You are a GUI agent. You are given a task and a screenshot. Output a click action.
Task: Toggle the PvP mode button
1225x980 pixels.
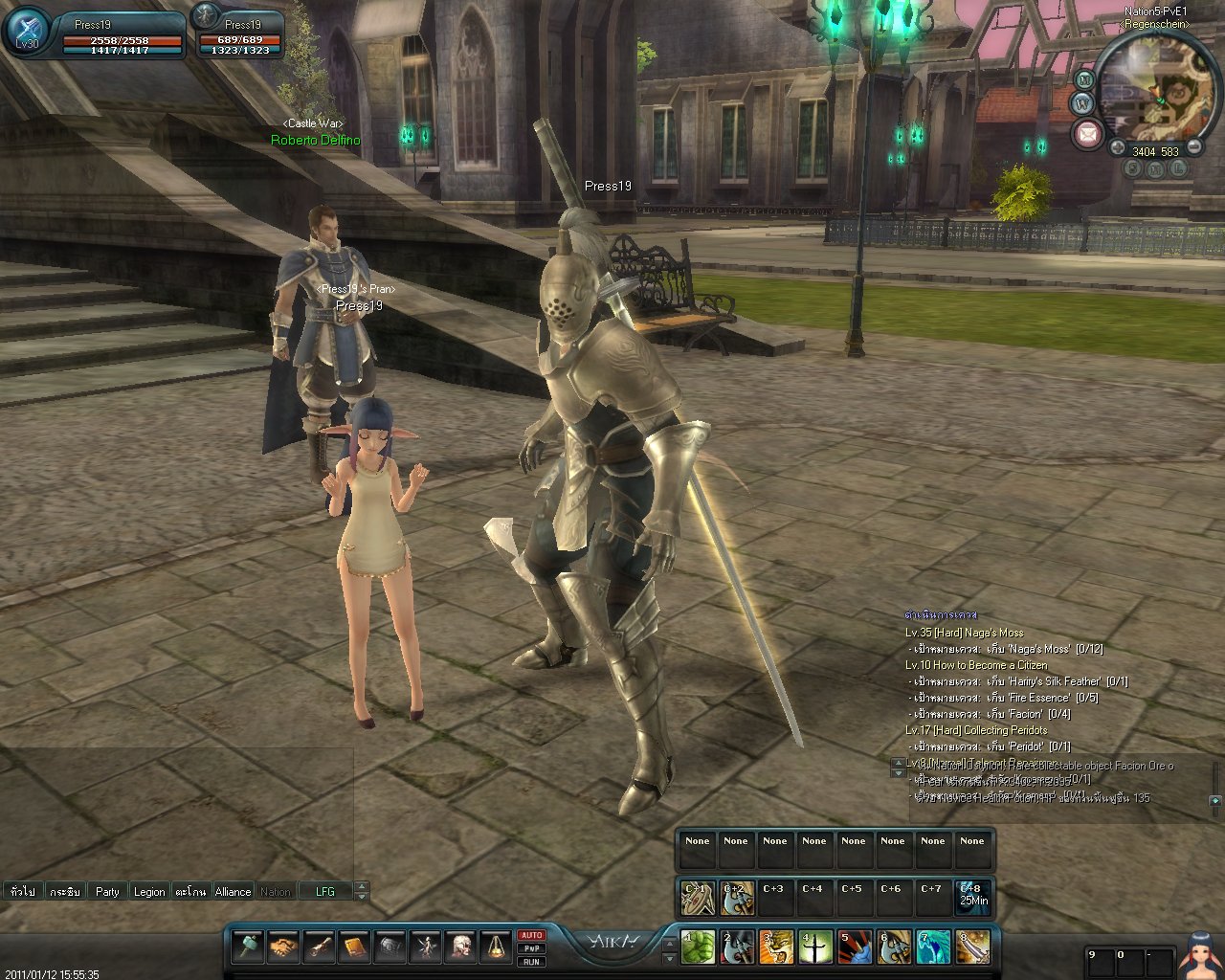point(531,948)
